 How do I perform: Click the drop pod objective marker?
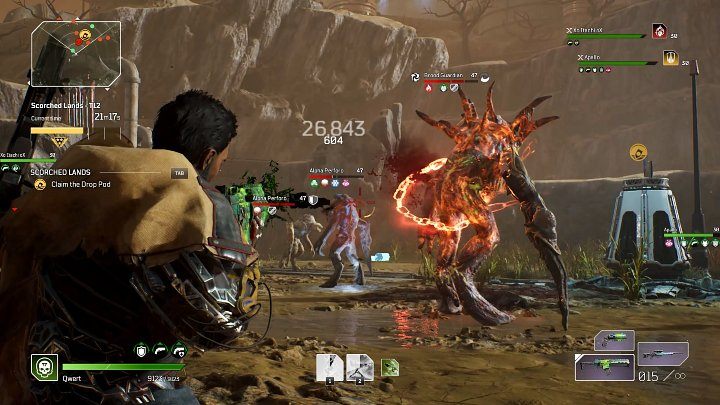(636, 152)
